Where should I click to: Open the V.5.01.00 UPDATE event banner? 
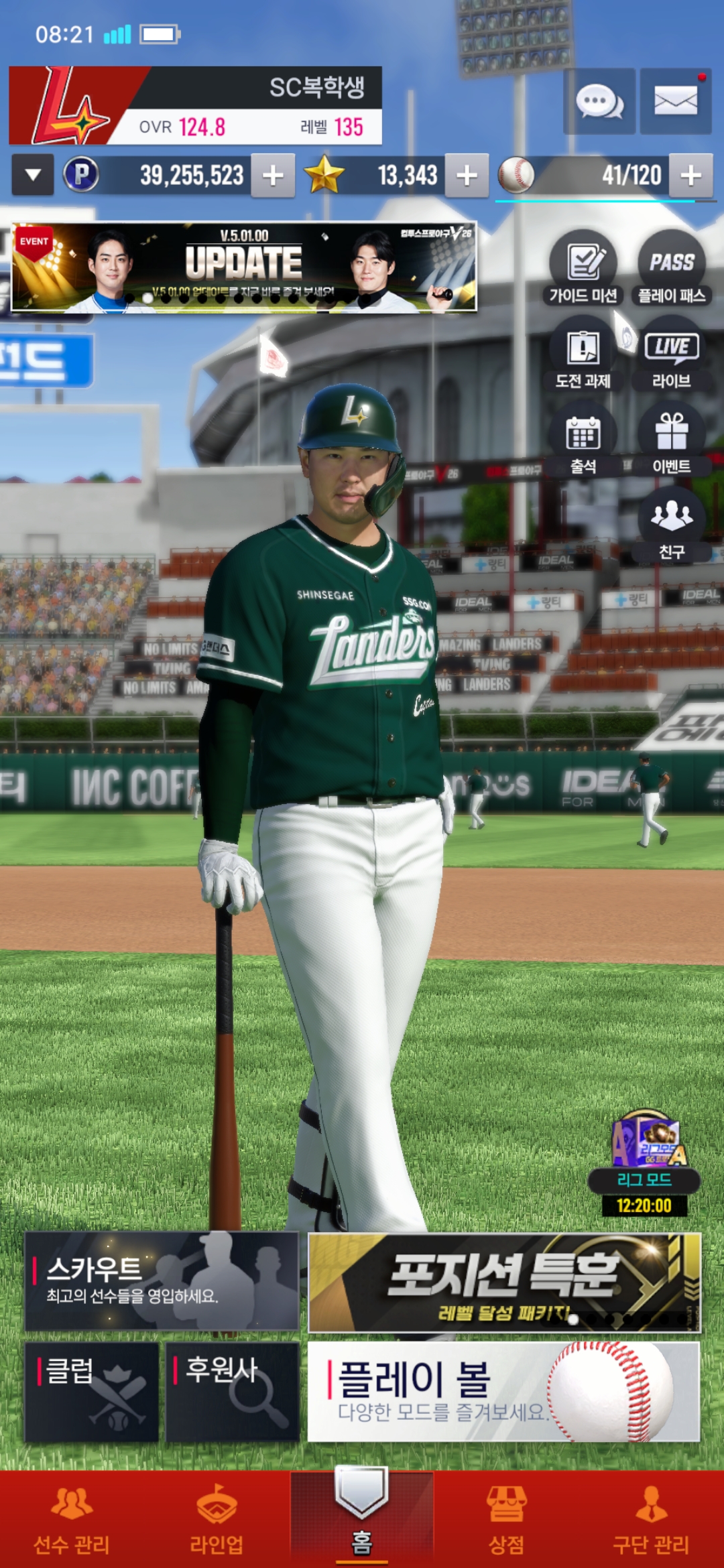(x=244, y=267)
